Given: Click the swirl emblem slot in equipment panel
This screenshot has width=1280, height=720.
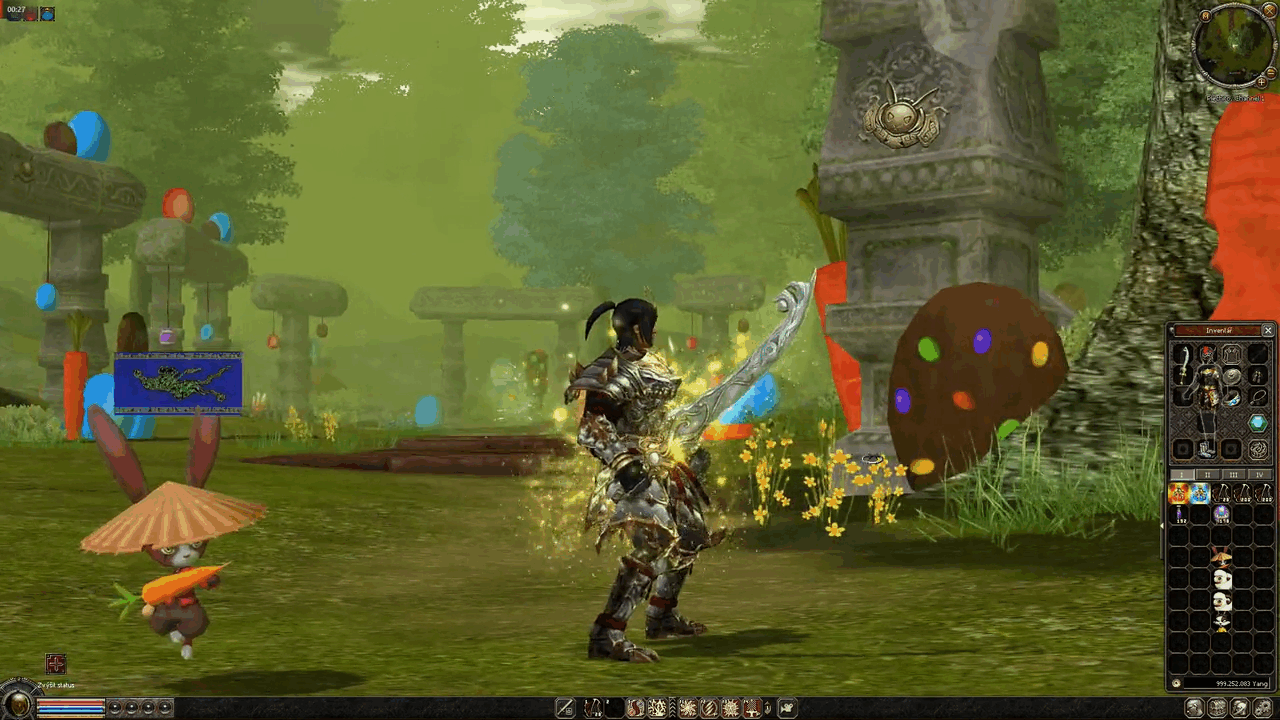Looking at the screenshot, I should [1258, 449].
